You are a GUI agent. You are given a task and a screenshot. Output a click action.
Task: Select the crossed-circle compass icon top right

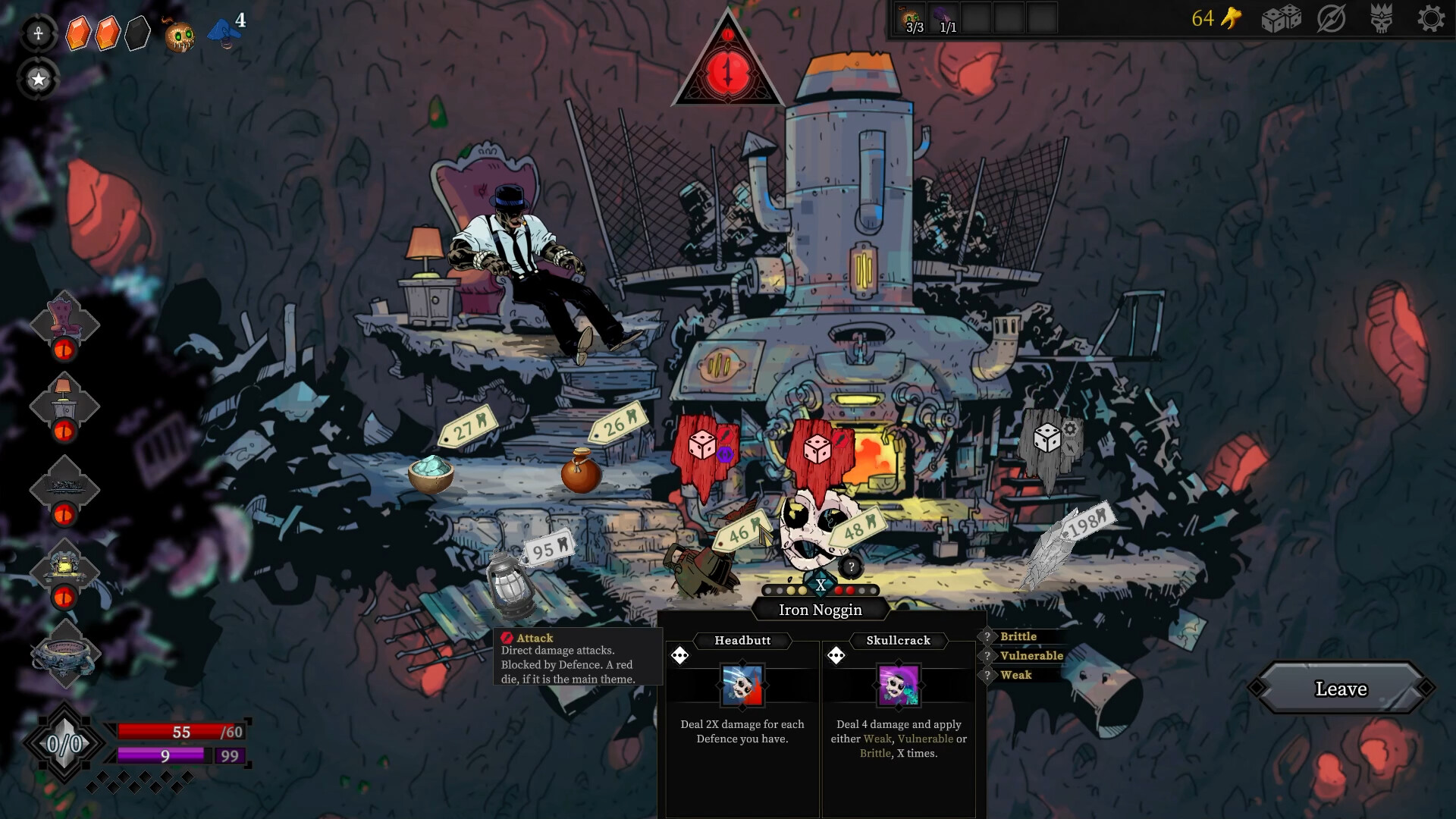click(1332, 20)
